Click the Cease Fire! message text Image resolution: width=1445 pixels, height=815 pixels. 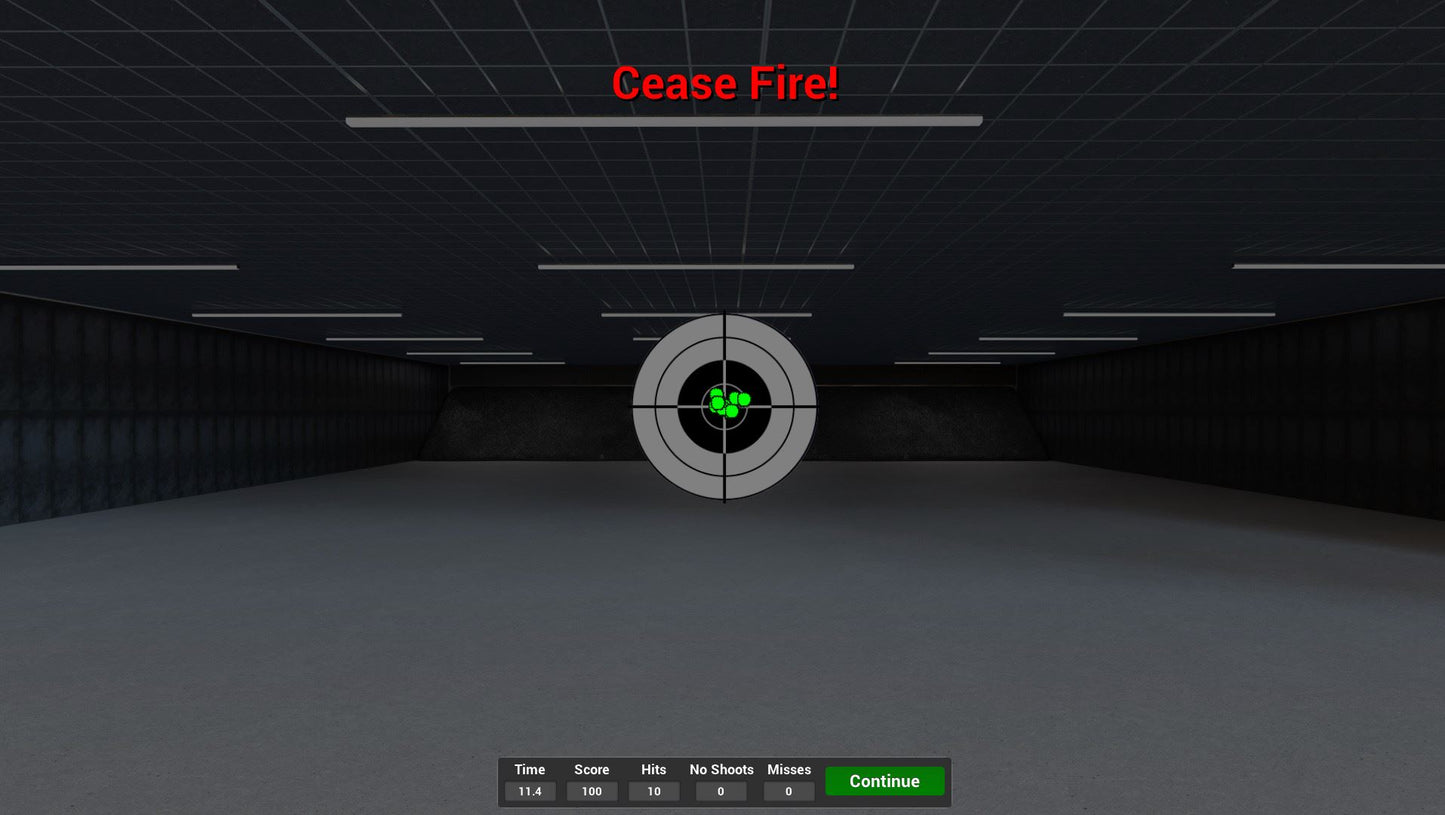[726, 84]
